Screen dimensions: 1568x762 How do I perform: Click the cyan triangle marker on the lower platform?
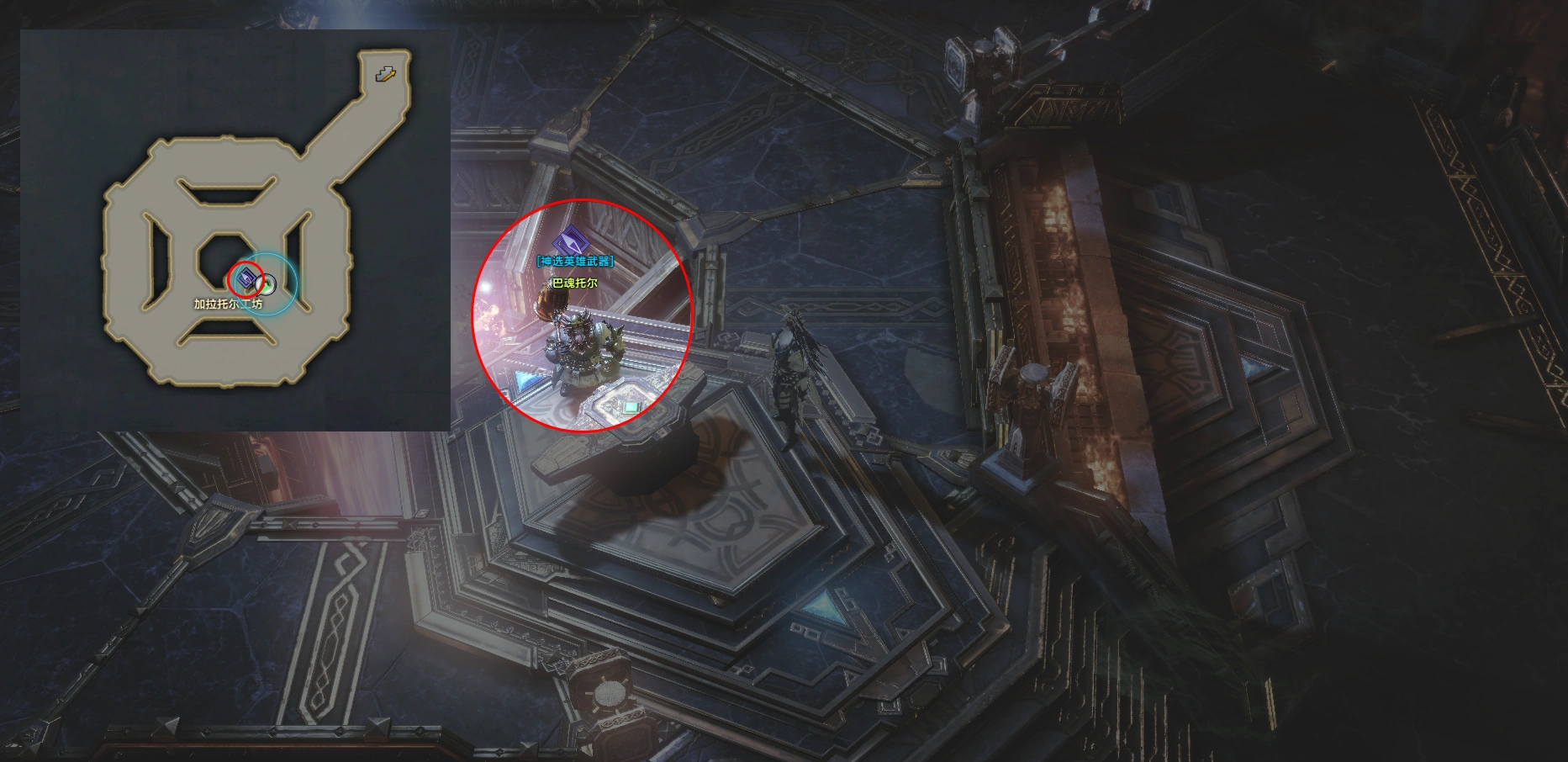point(822,607)
